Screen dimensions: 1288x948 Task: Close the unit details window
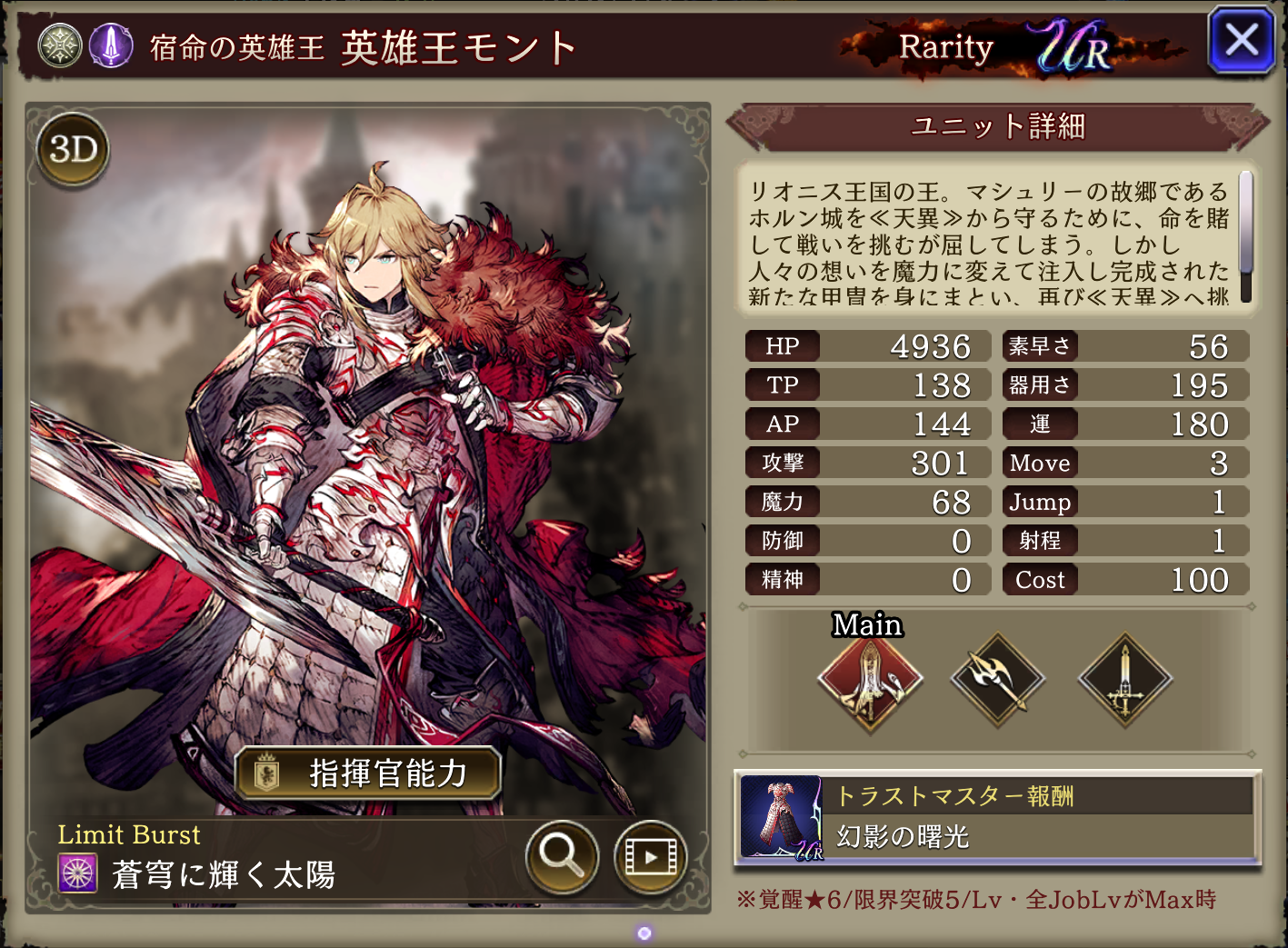tap(1241, 41)
